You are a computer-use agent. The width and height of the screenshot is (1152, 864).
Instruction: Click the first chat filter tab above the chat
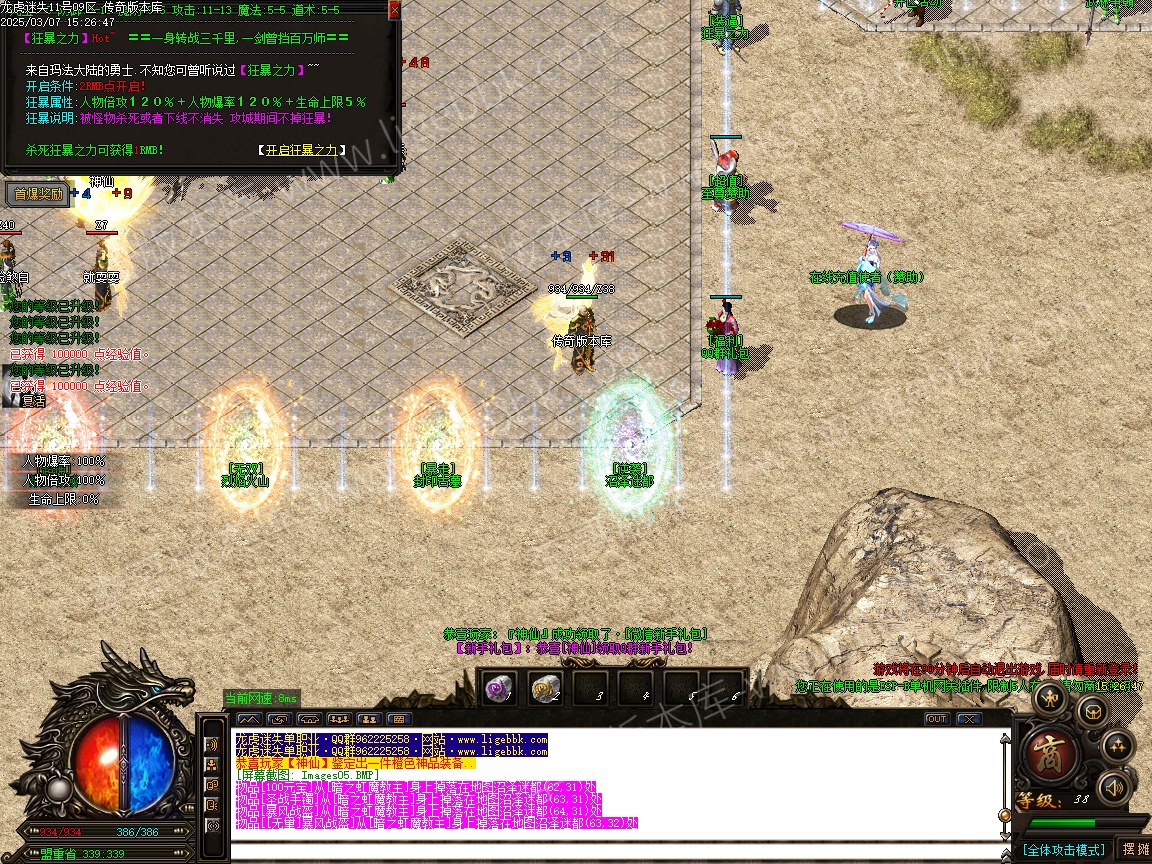coord(249,719)
